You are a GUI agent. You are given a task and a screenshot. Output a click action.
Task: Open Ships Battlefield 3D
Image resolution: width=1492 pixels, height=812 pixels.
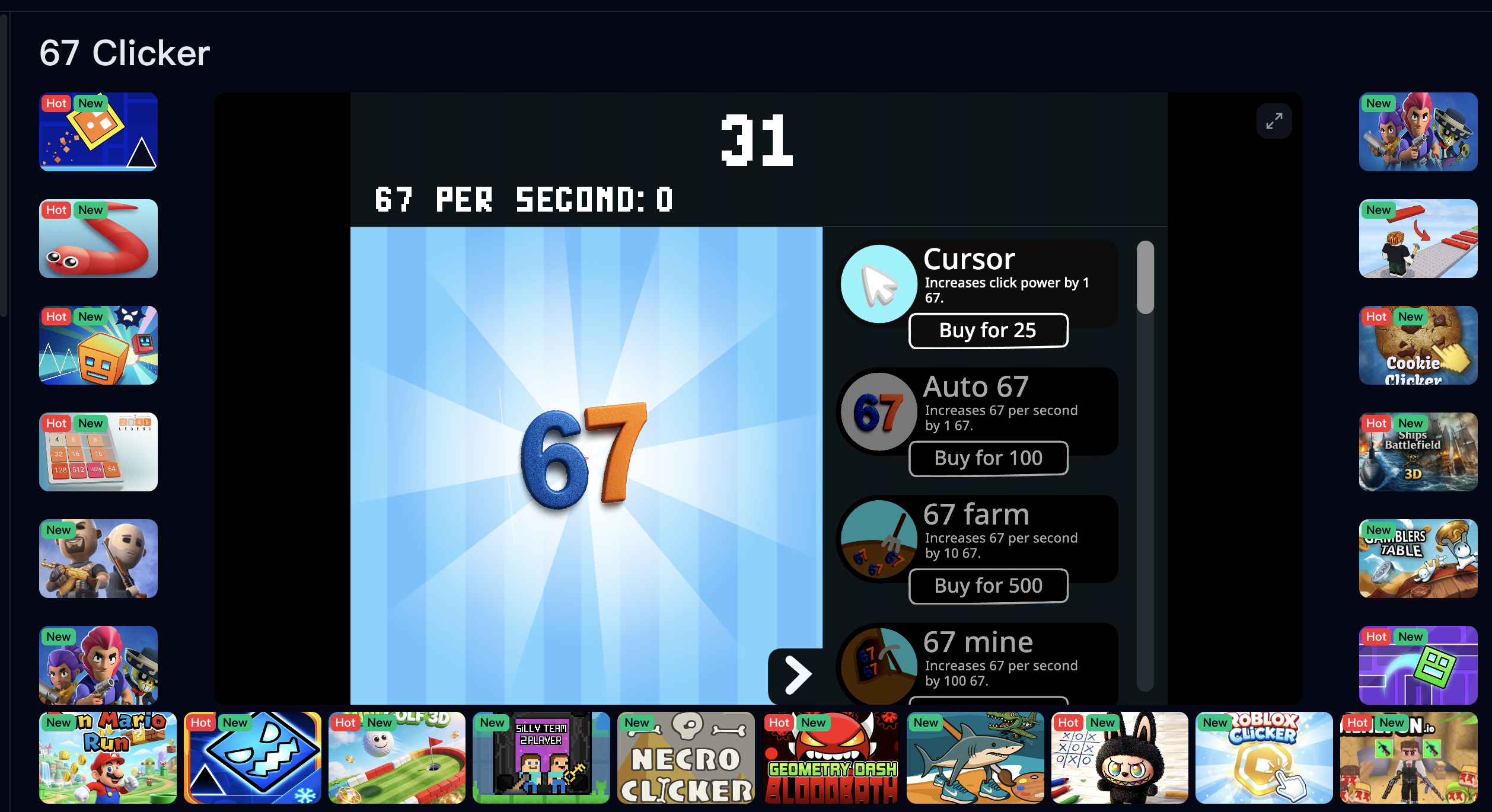1417,452
